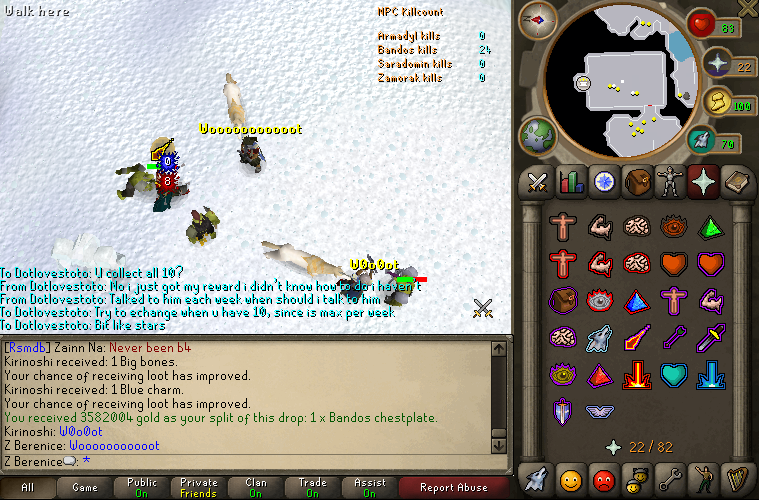The width and height of the screenshot is (759, 500).
Task: Open the inventory backpack tab
Action: [x=638, y=182]
